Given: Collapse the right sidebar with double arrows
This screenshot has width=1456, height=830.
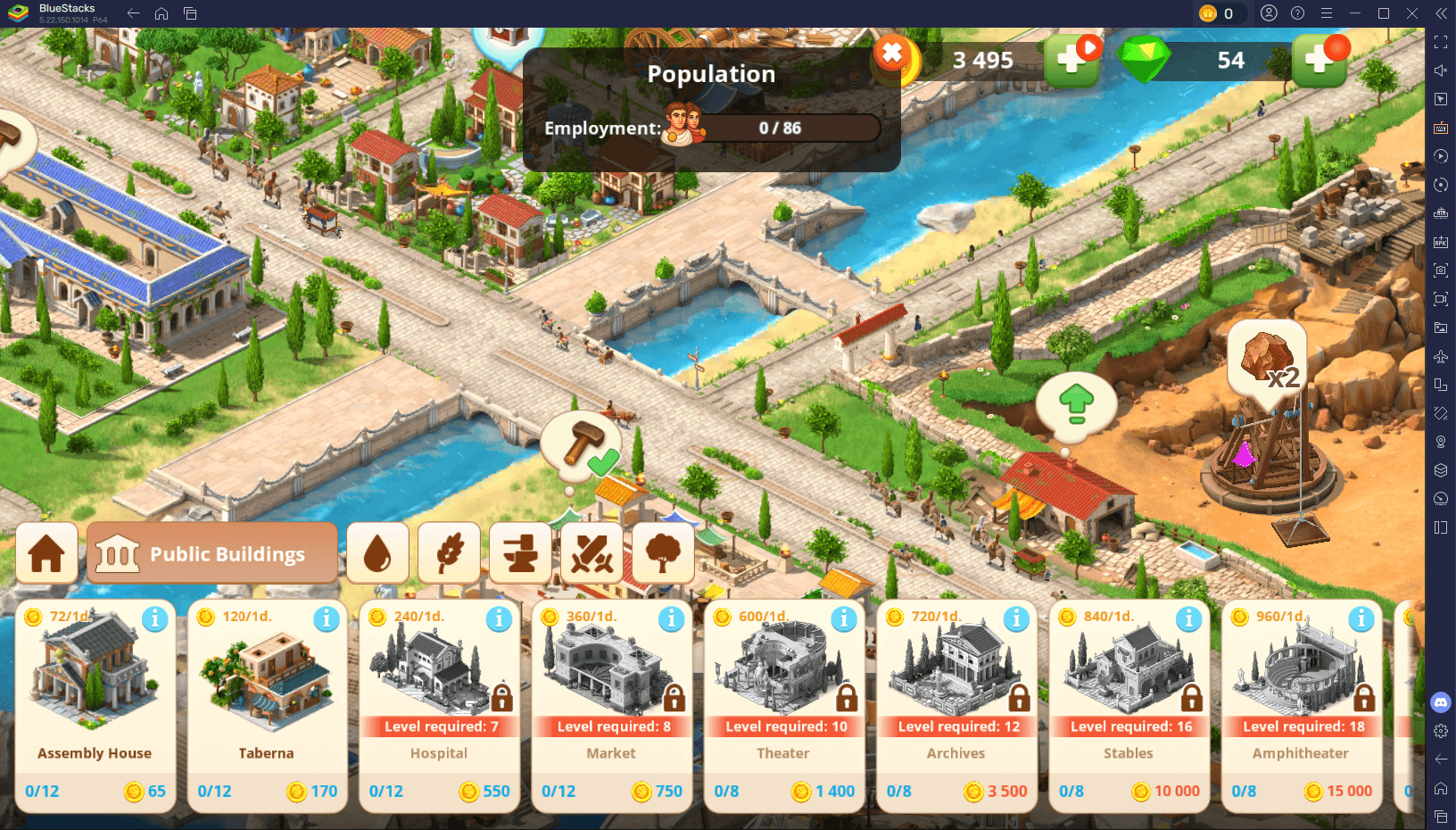Looking at the screenshot, I should point(1440,12).
